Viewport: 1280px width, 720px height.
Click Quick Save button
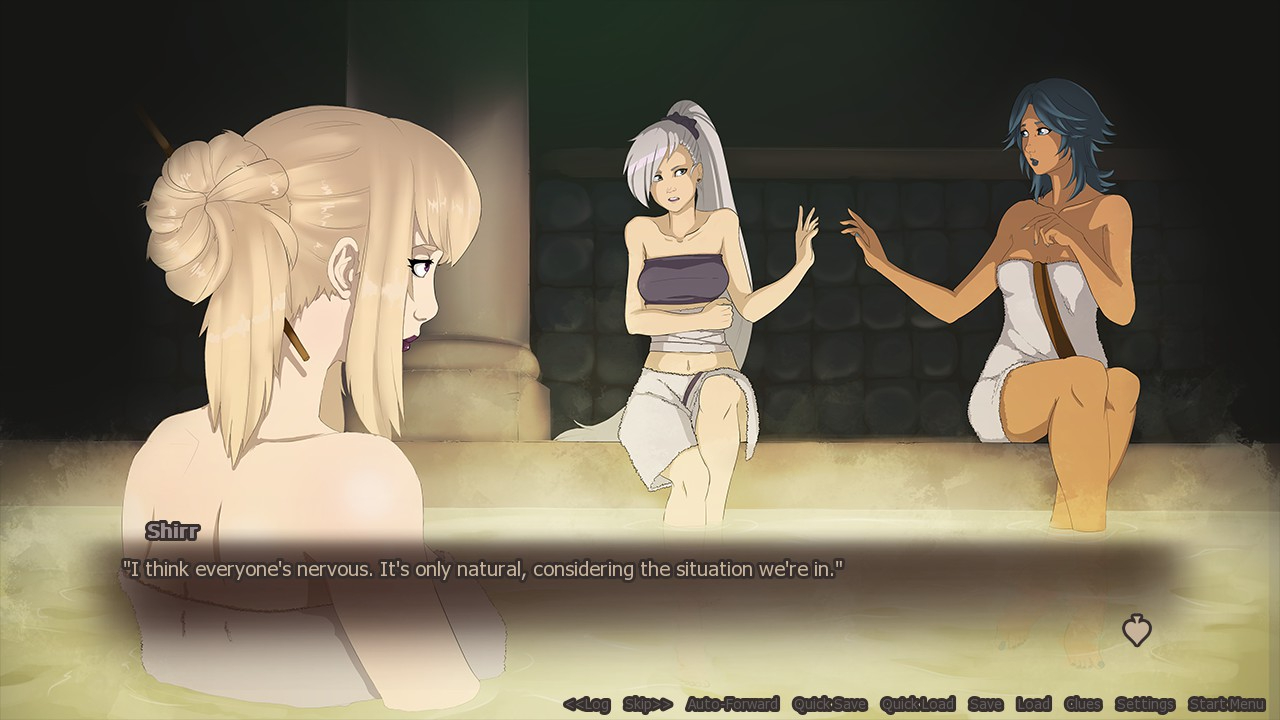pos(829,704)
